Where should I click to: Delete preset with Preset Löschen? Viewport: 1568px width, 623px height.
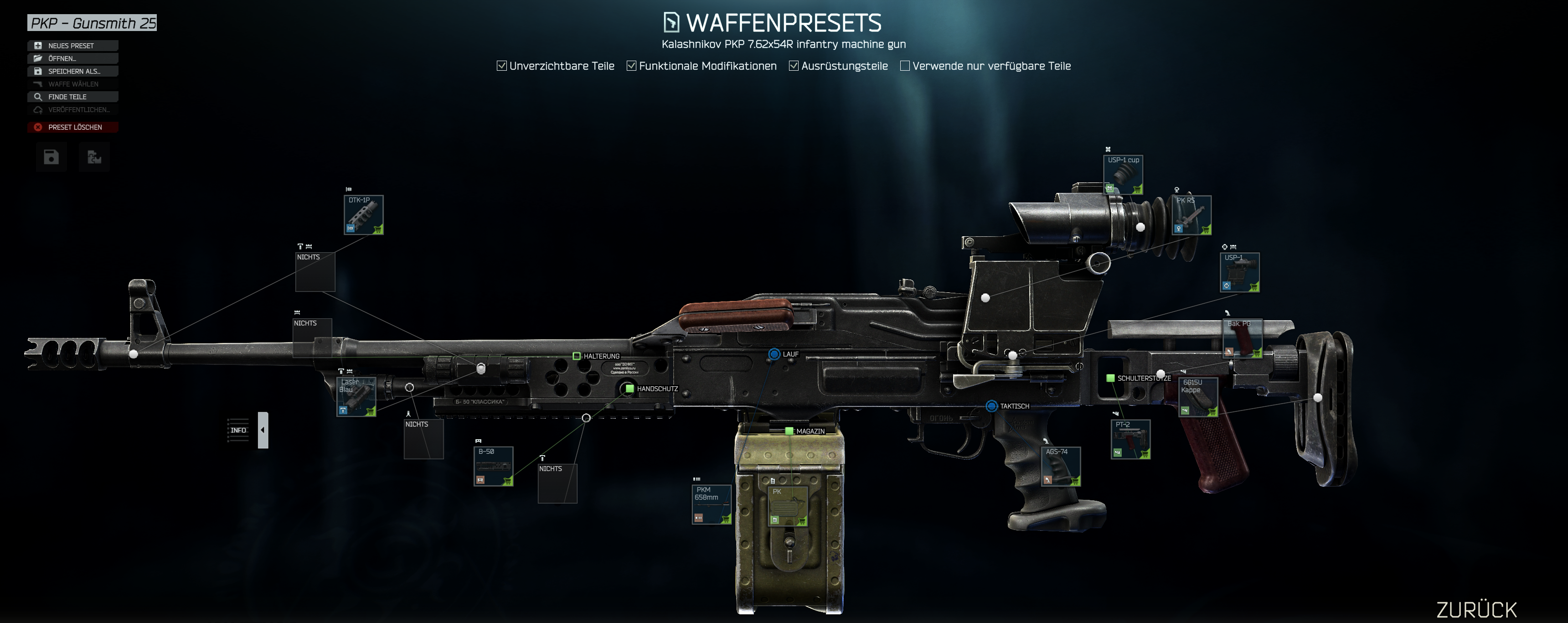(72, 127)
